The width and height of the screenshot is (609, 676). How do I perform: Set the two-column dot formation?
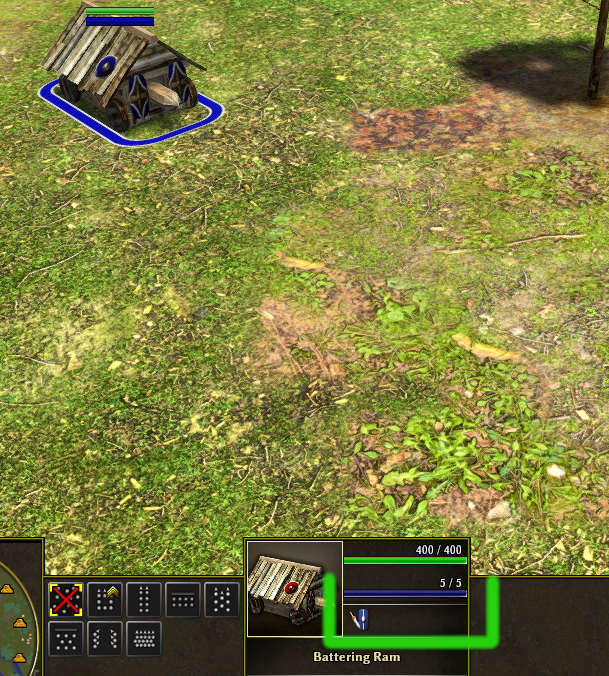point(144,600)
